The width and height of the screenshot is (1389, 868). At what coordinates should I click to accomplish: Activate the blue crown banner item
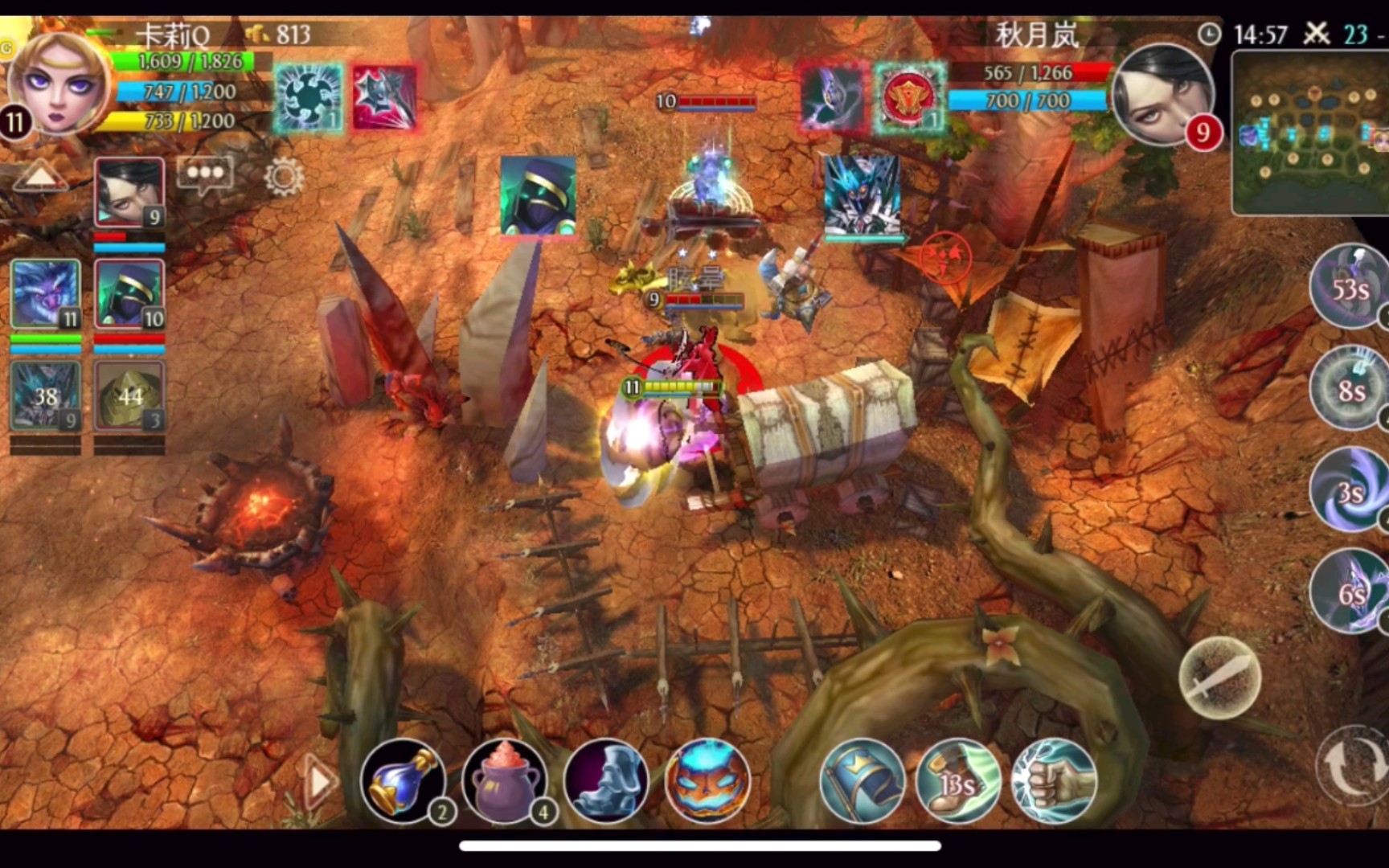coord(862,780)
